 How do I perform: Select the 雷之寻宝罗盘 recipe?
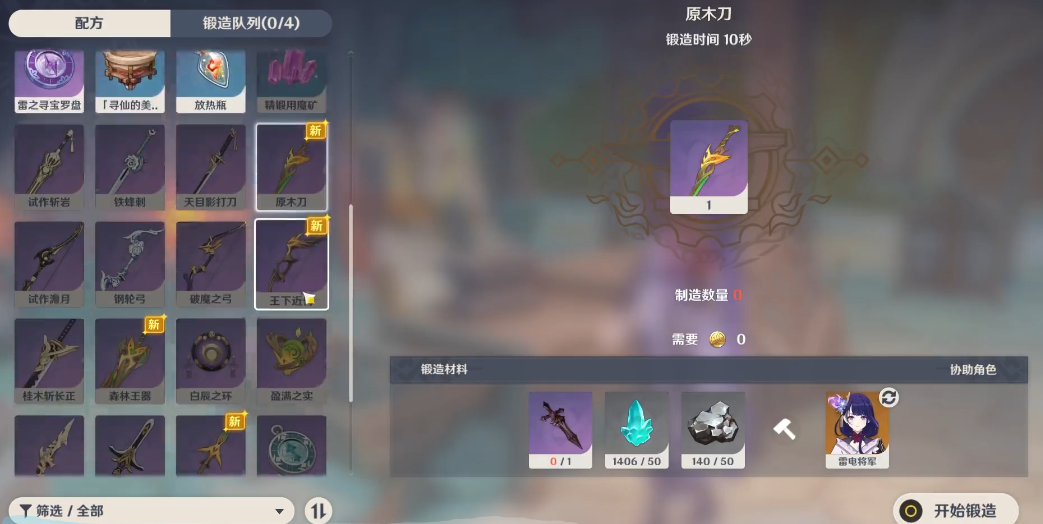coord(49,80)
